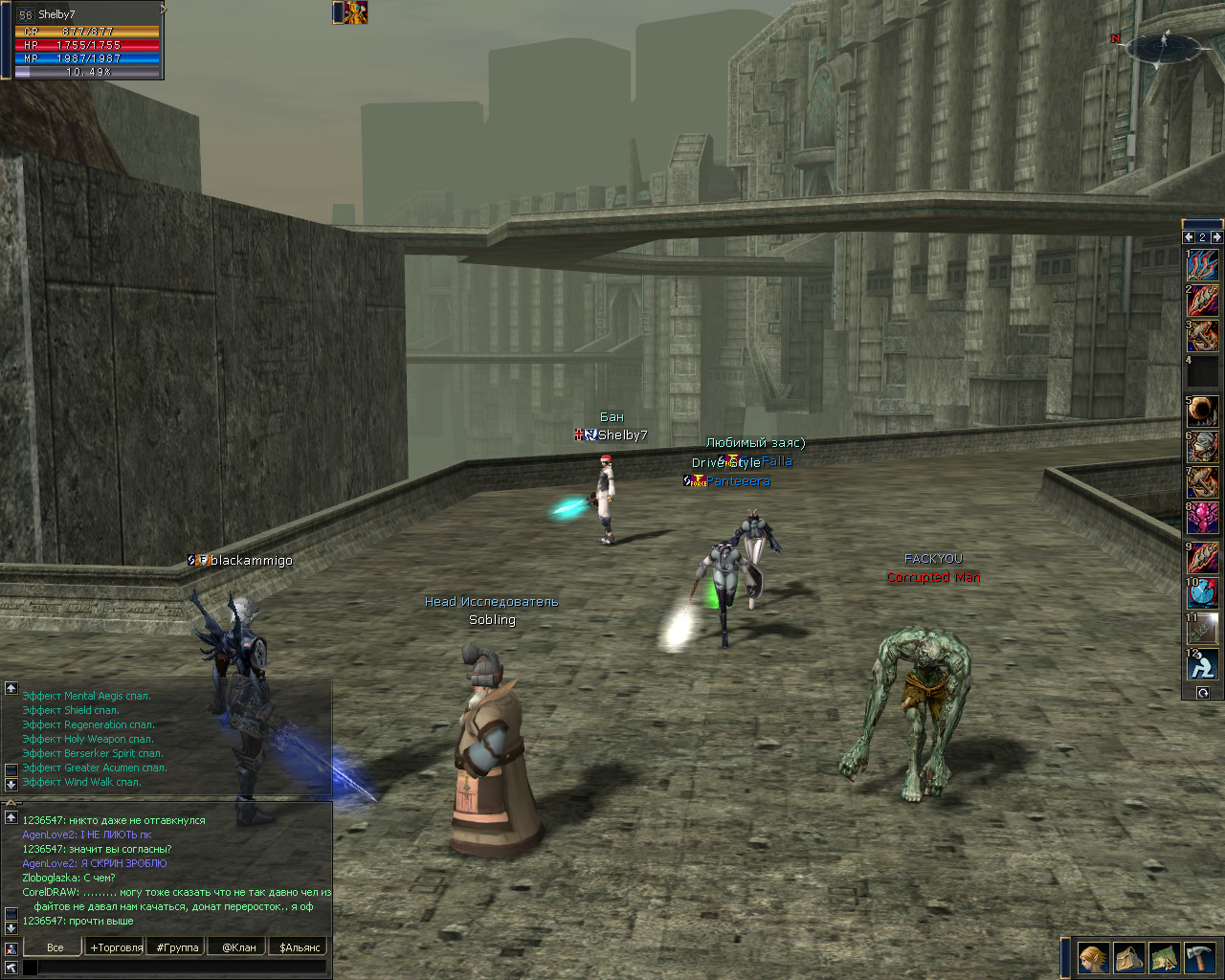Switch chat to the Все tab
The height and width of the screenshot is (980, 1225).
55,947
